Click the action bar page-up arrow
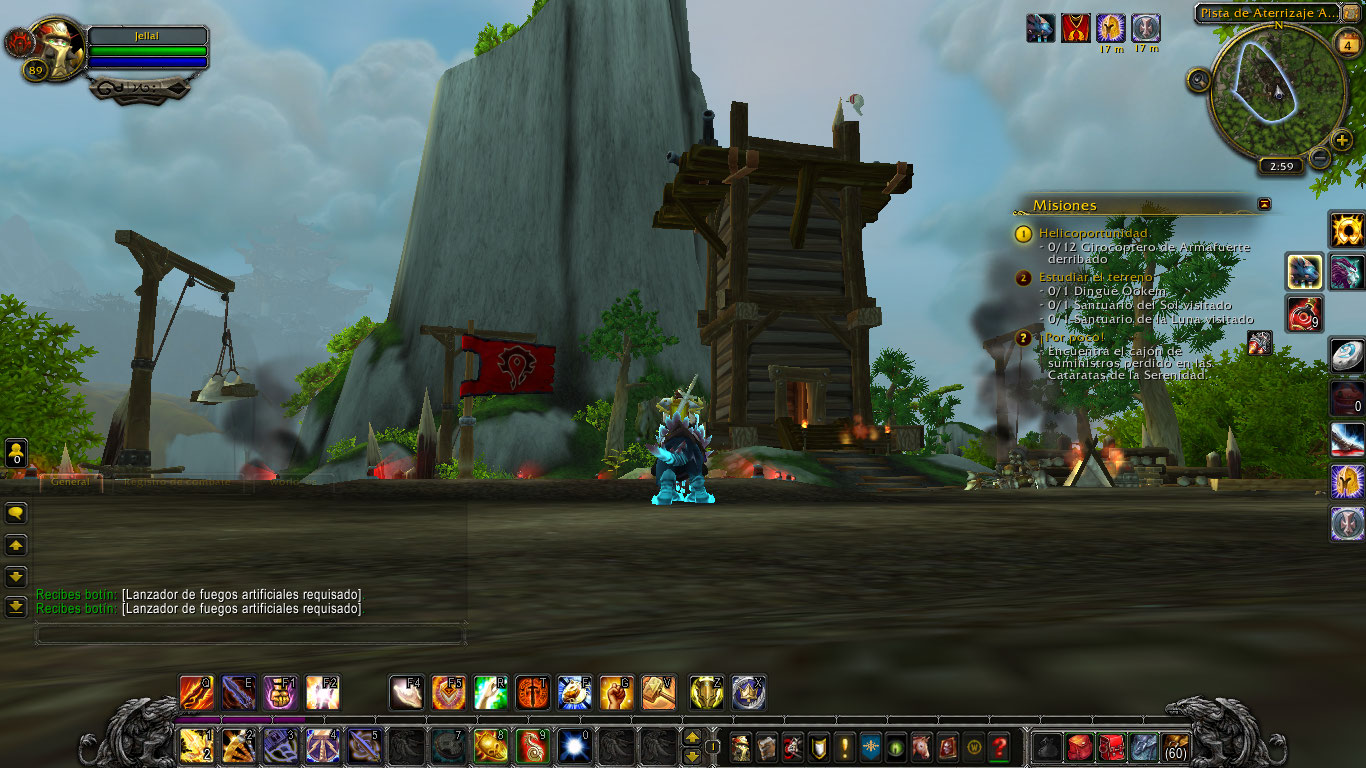The width and height of the screenshot is (1366, 768). pos(691,738)
